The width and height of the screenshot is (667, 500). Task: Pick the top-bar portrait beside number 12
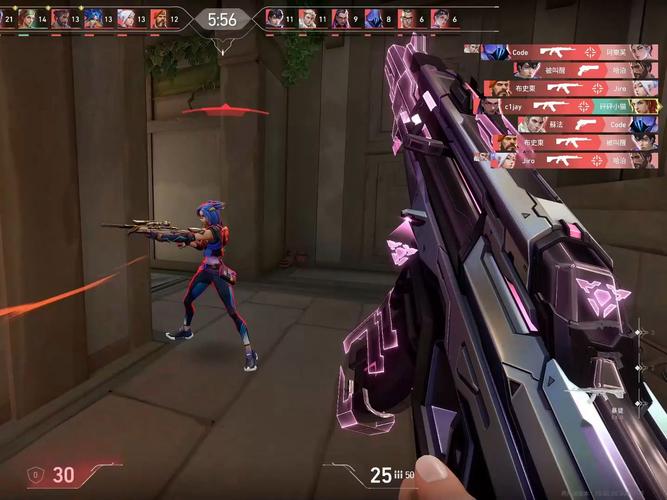pyautogui.click(x=159, y=18)
